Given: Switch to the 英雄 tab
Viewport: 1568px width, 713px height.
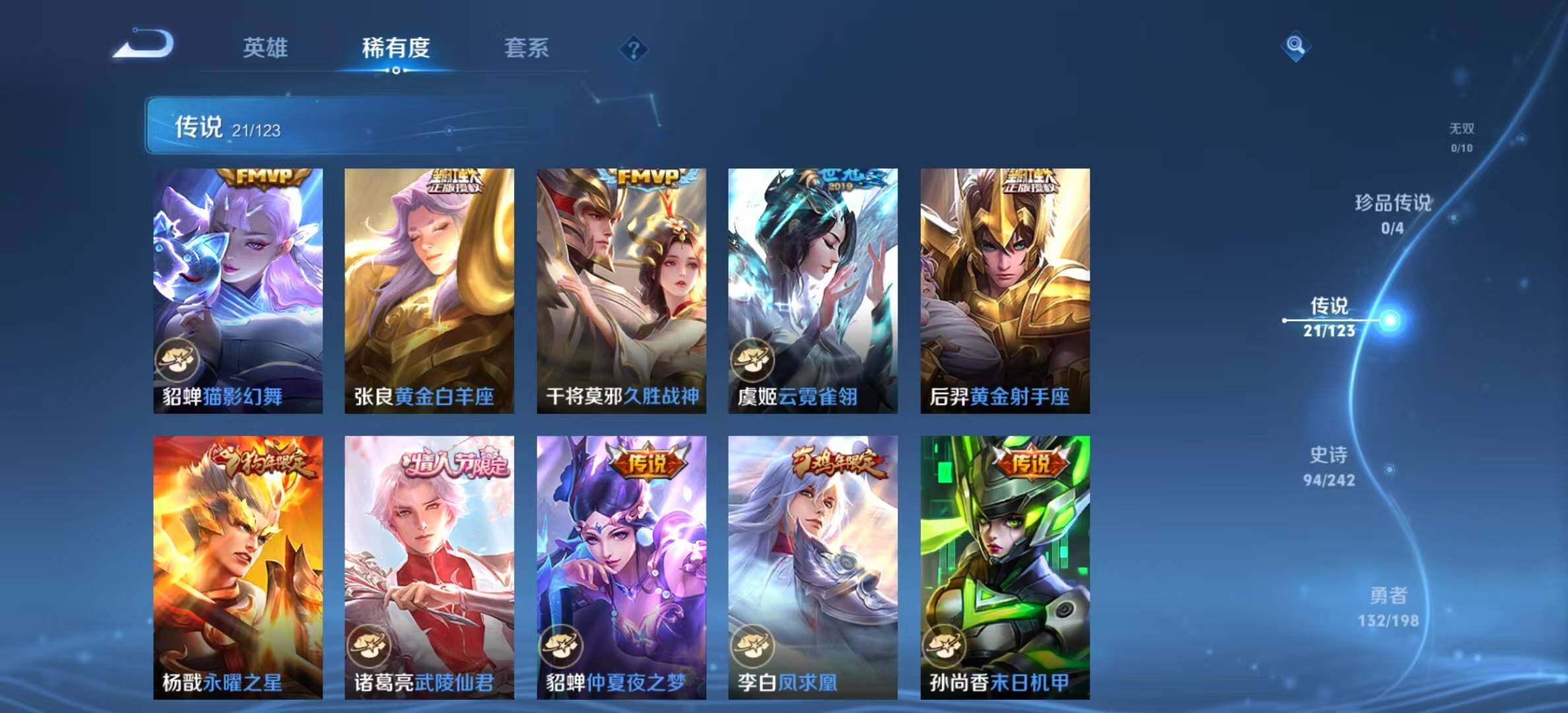Looking at the screenshot, I should pyautogui.click(x=265, y=48).
